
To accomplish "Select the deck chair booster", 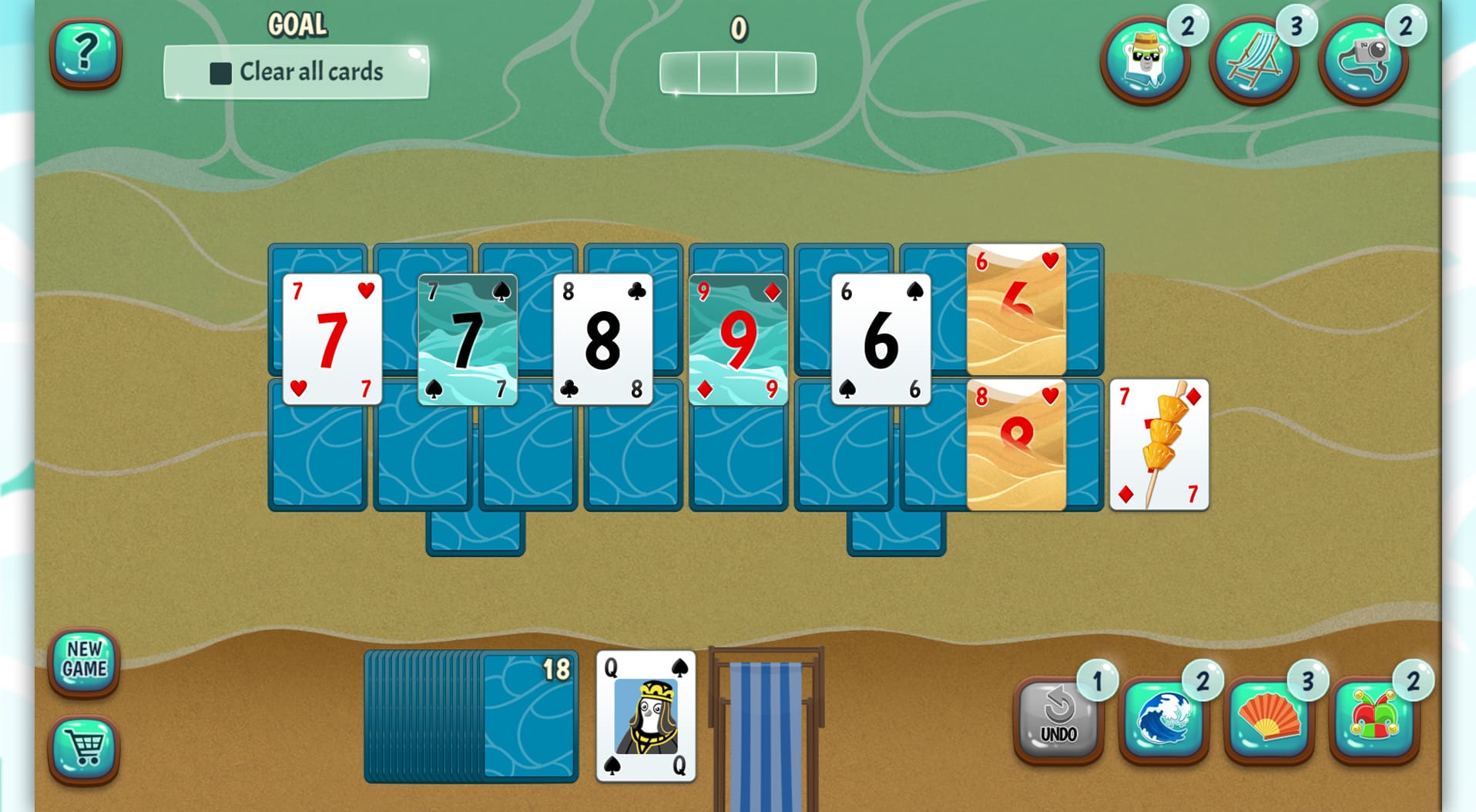I will tap(1253, 60).
